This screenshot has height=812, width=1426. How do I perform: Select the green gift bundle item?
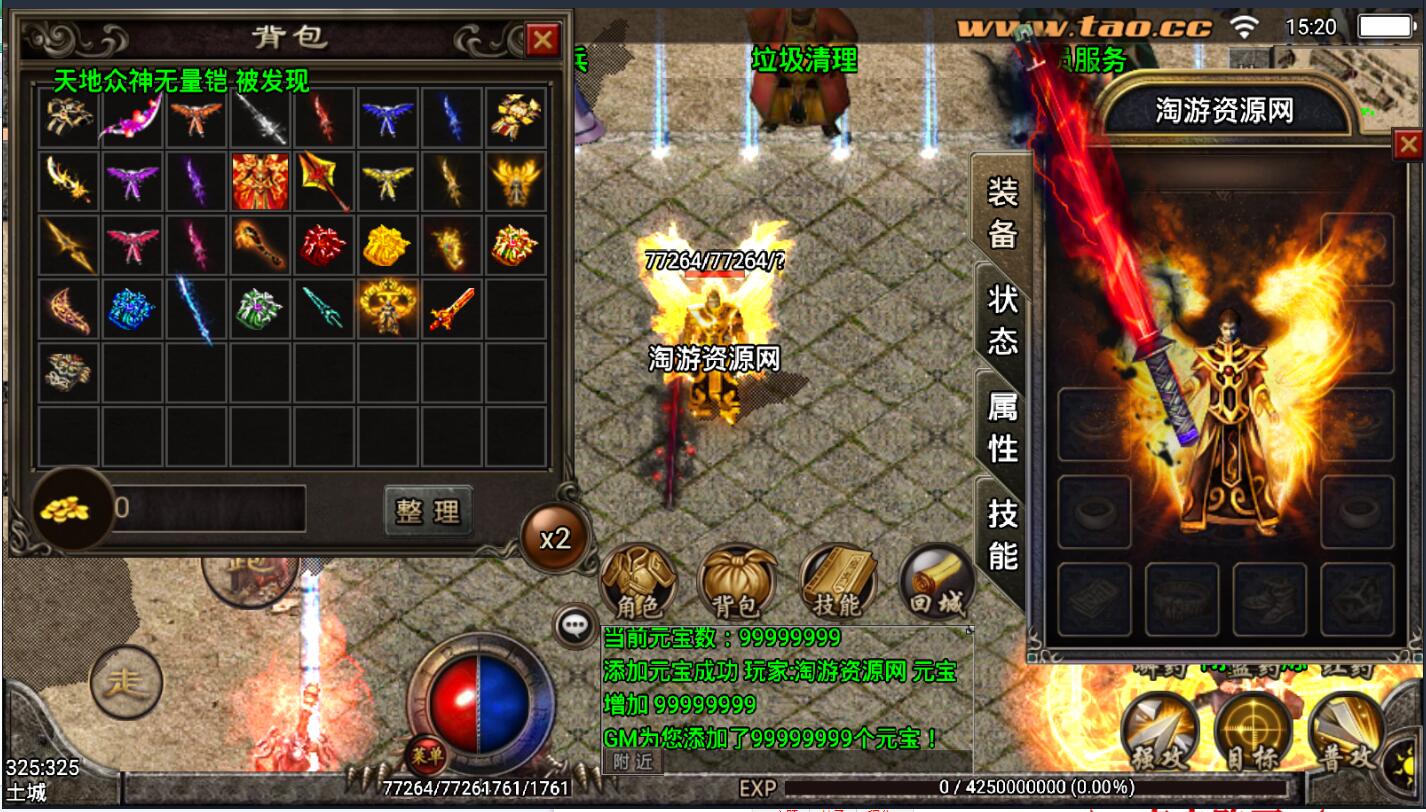point(260,308)
